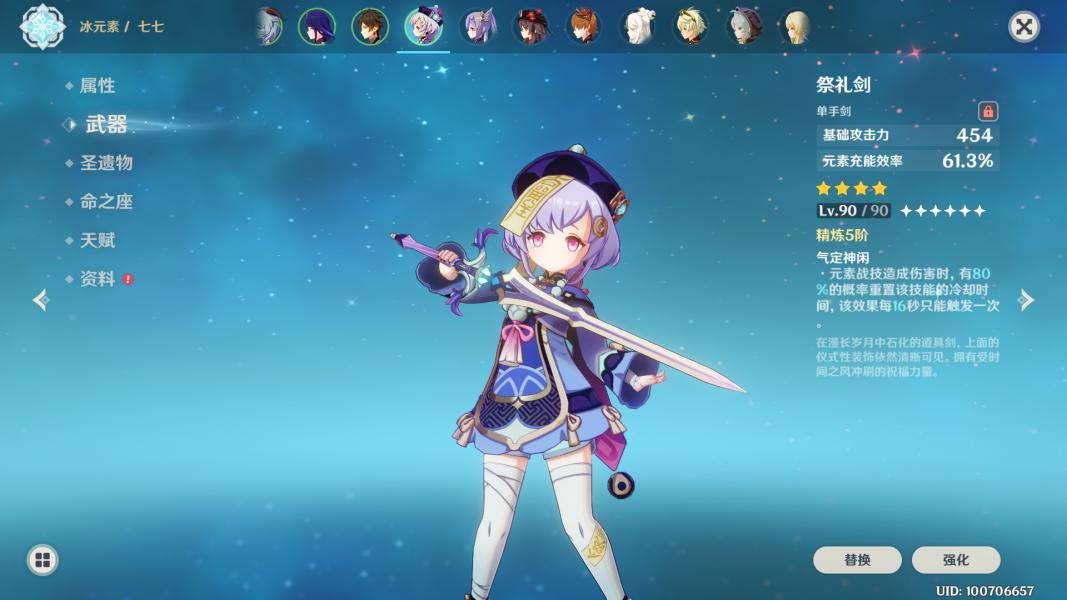Go to the next character arrow
Image resolution: width=1067 pixels, height=600 pixels.
(x=1026, y=300)
